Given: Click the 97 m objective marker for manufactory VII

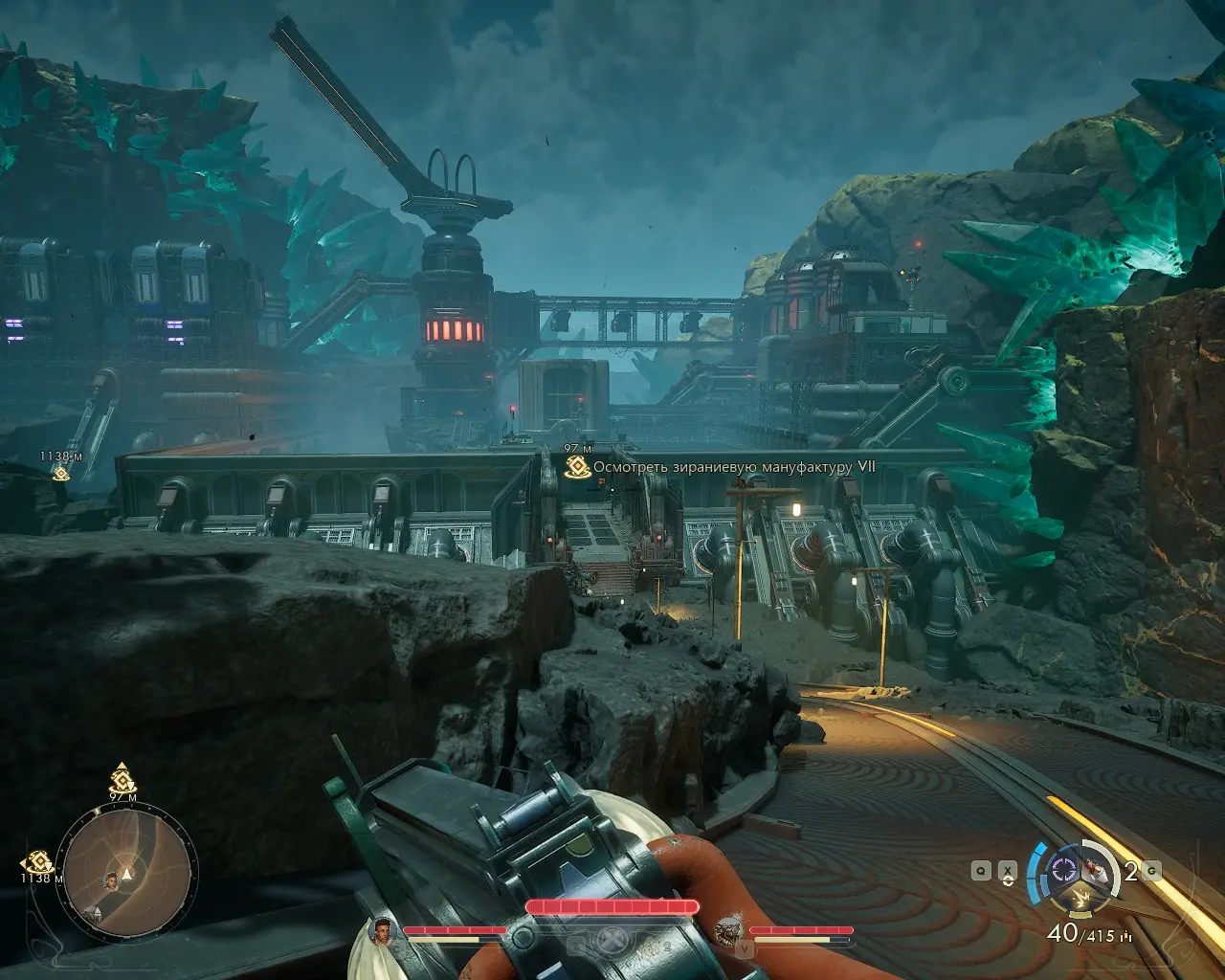Looking at the screenshot, I should [576, 466].
